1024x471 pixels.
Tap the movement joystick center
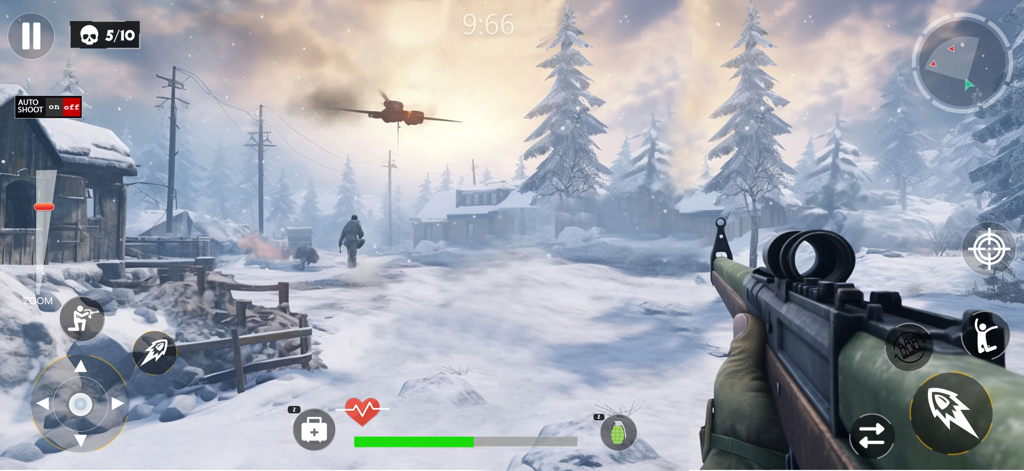click(80, 404)
